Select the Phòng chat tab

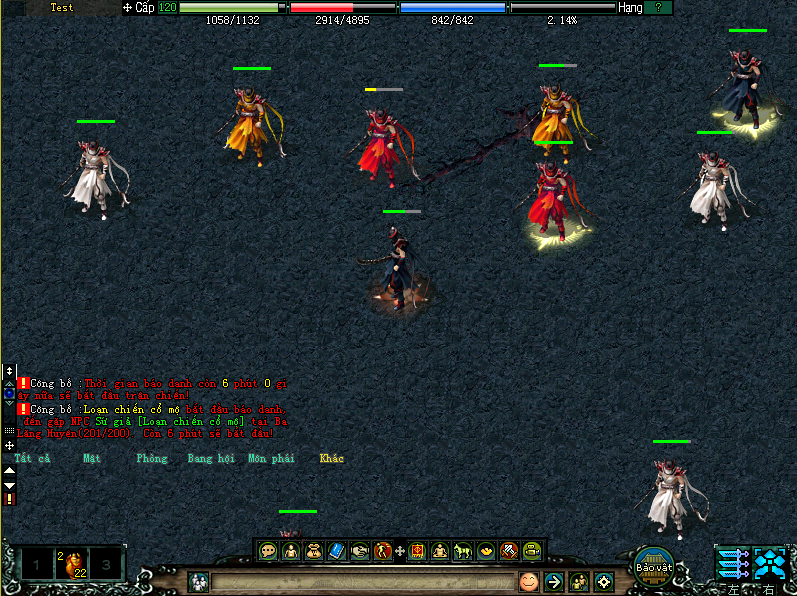(152, 459)
